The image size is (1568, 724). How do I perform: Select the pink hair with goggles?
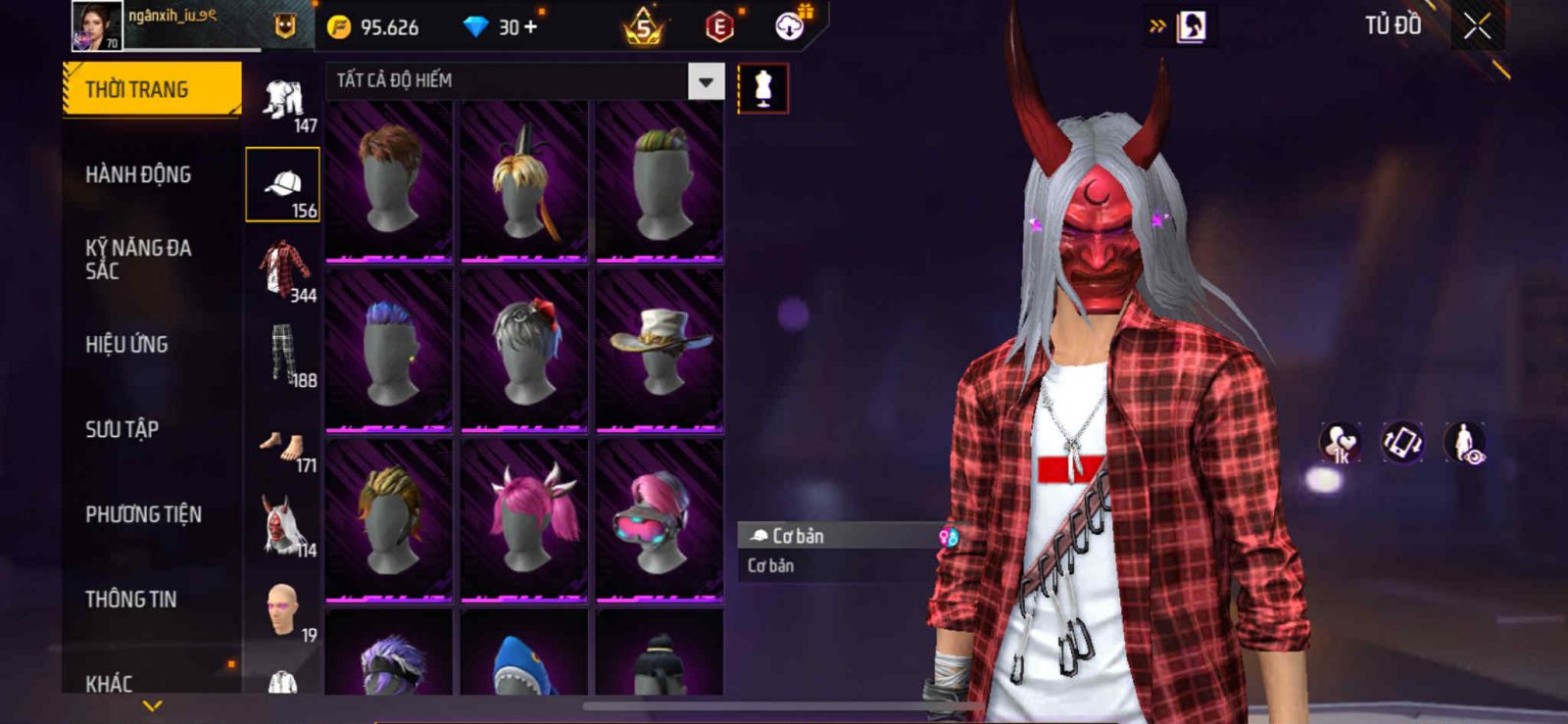pyautogui.click(x=660, y=519)
